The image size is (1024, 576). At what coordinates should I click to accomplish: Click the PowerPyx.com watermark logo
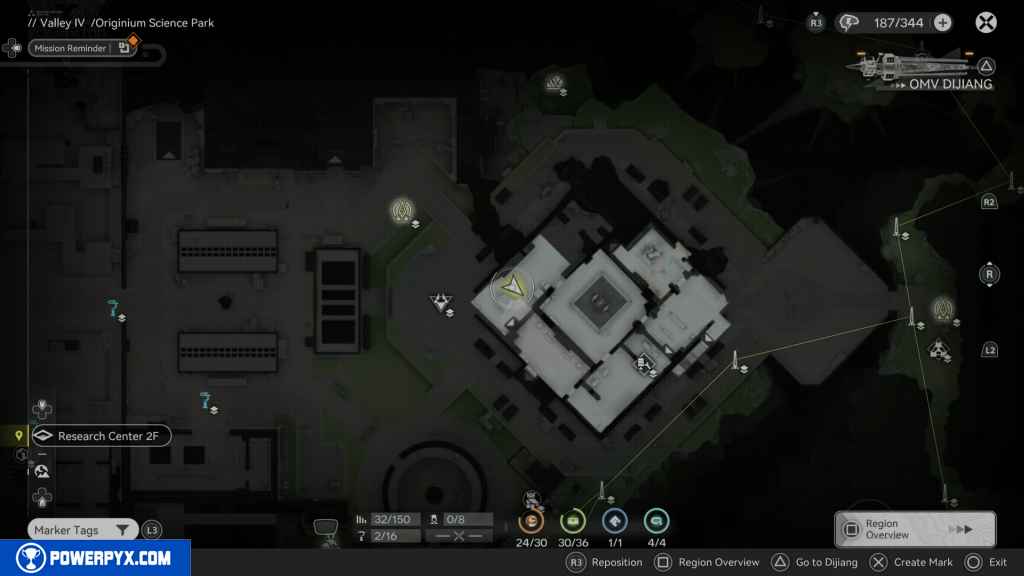94,558
